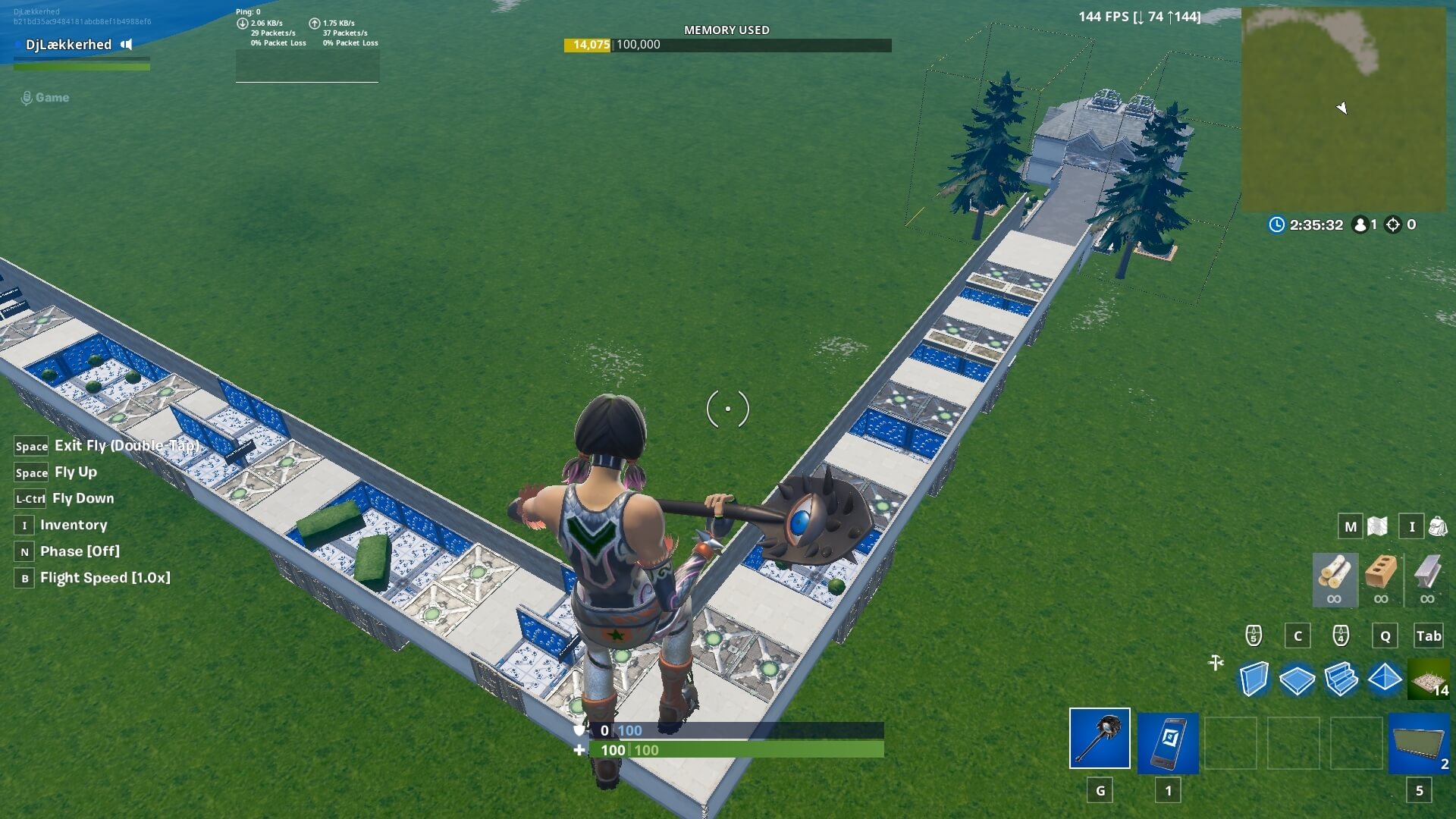Cycle the Flight Speed setting
The width and height of the screenshot is (1456, 819).
coord(105,577)
